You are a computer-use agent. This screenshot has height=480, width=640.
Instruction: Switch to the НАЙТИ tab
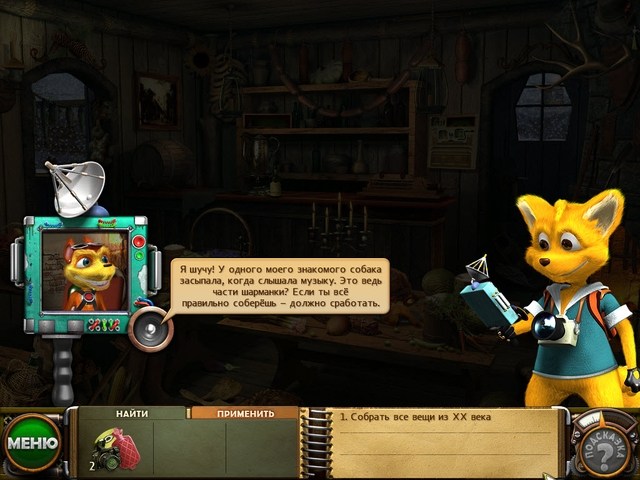pyautogui.click(x=132, y=412)
